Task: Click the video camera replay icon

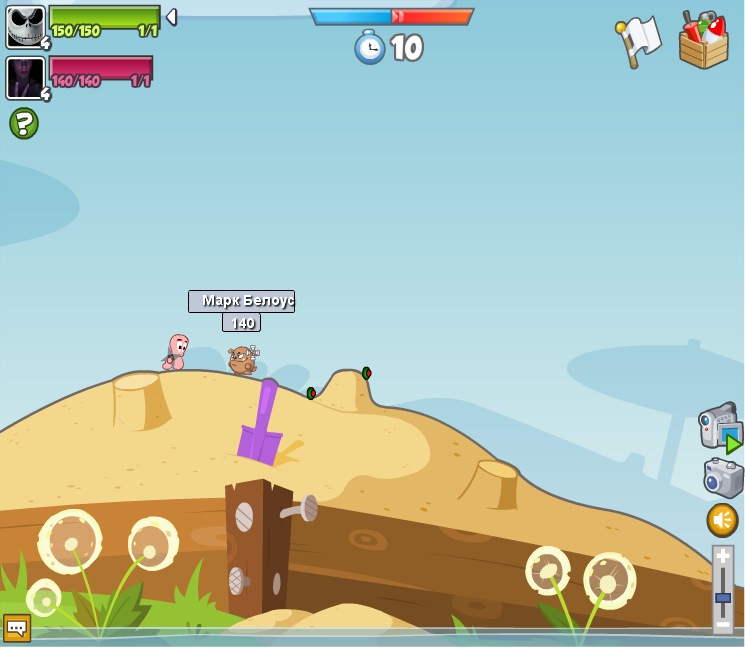Action: pos(719,427)
